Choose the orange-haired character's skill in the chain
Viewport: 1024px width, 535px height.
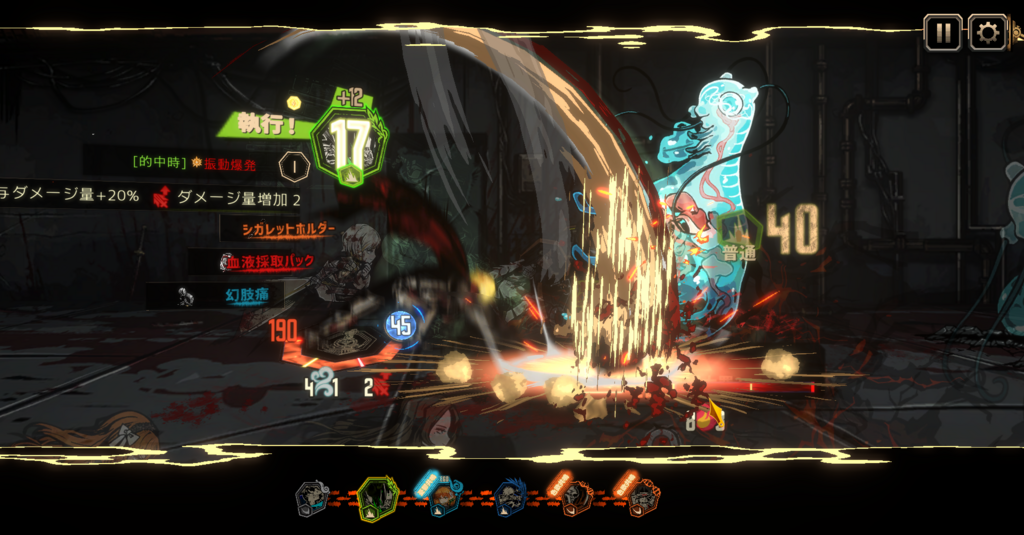[x=444, y=497]
